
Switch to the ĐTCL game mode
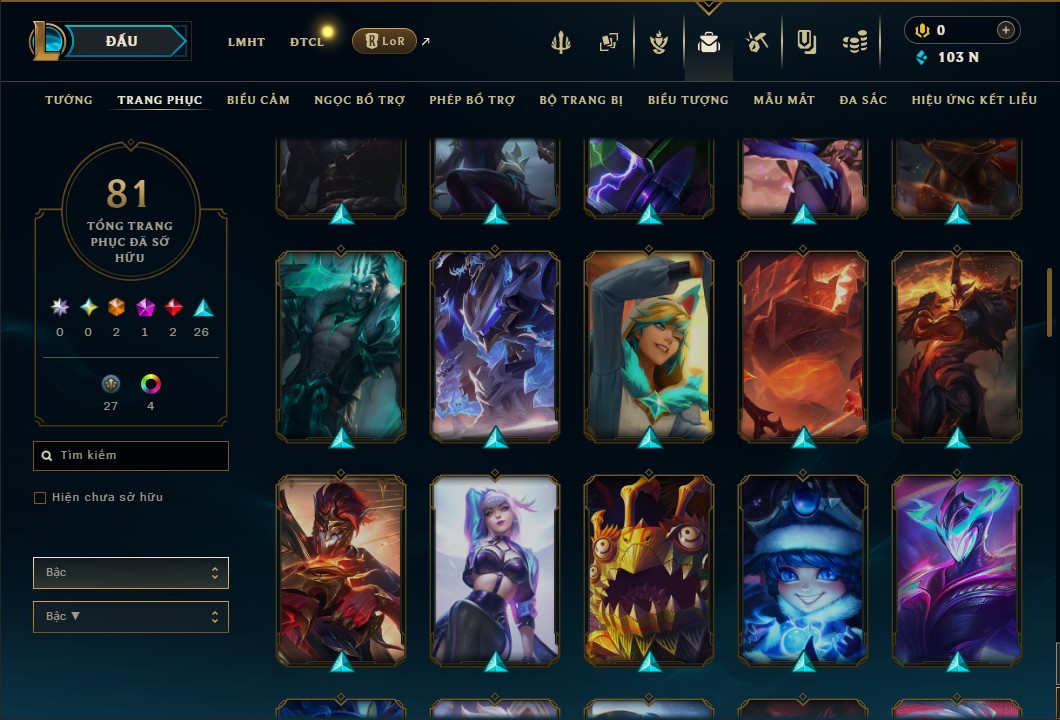pyautogui.click(x=307, y=42)
